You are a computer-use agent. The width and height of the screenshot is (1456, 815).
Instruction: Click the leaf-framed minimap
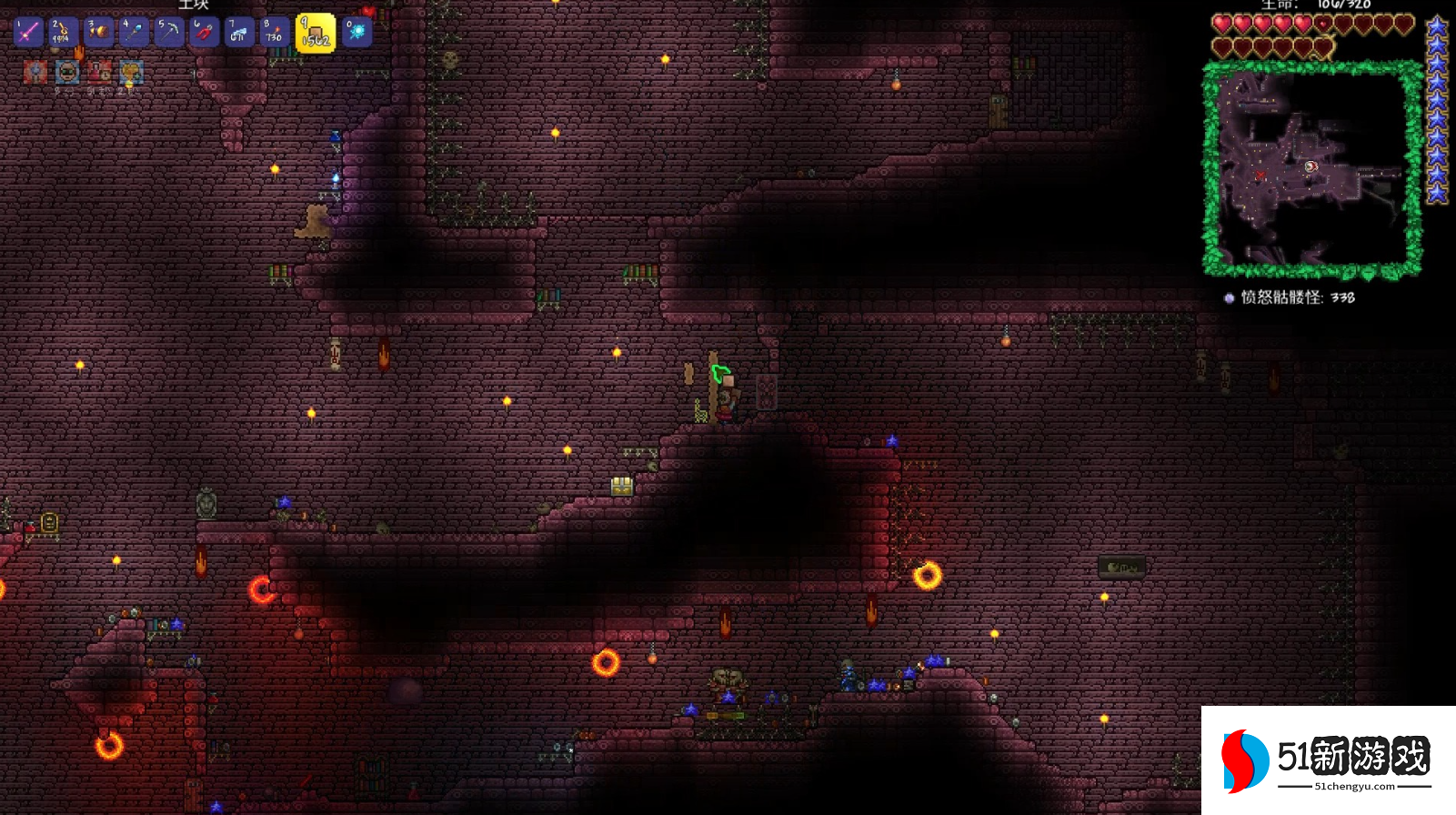pos(1312,168)
